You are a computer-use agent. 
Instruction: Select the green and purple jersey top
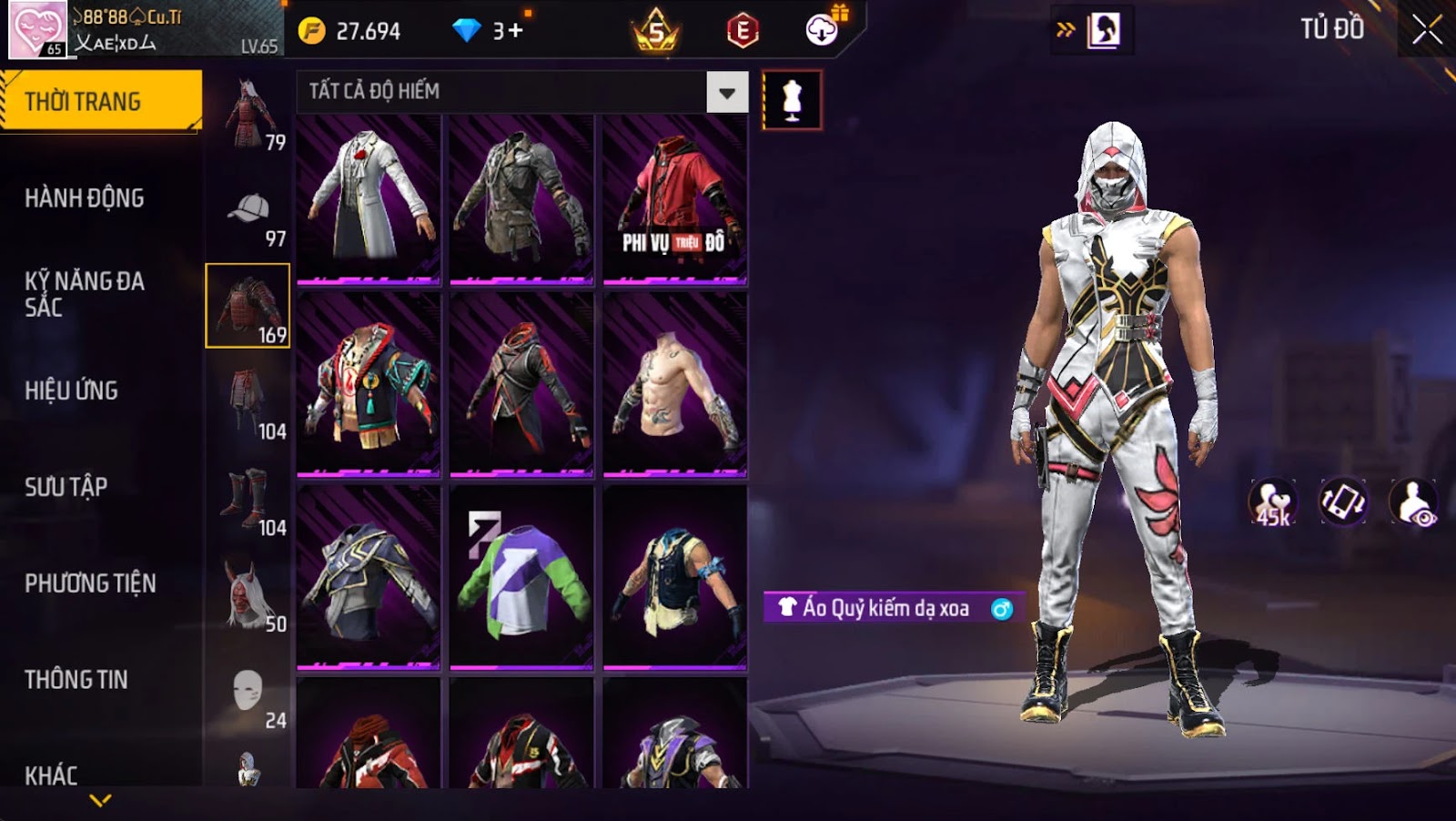(x=521, y=576)
